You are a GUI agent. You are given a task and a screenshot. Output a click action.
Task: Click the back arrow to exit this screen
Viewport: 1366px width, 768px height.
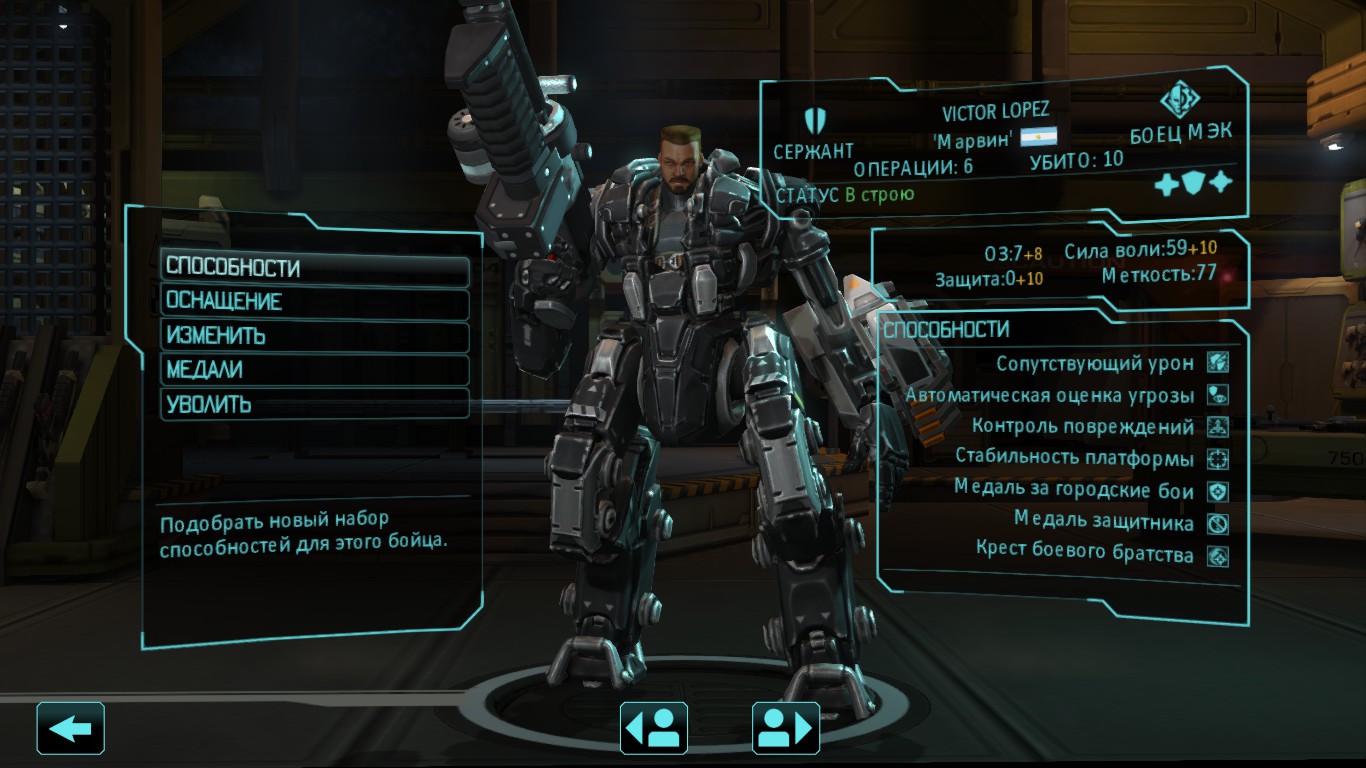[x=70, y=729]
